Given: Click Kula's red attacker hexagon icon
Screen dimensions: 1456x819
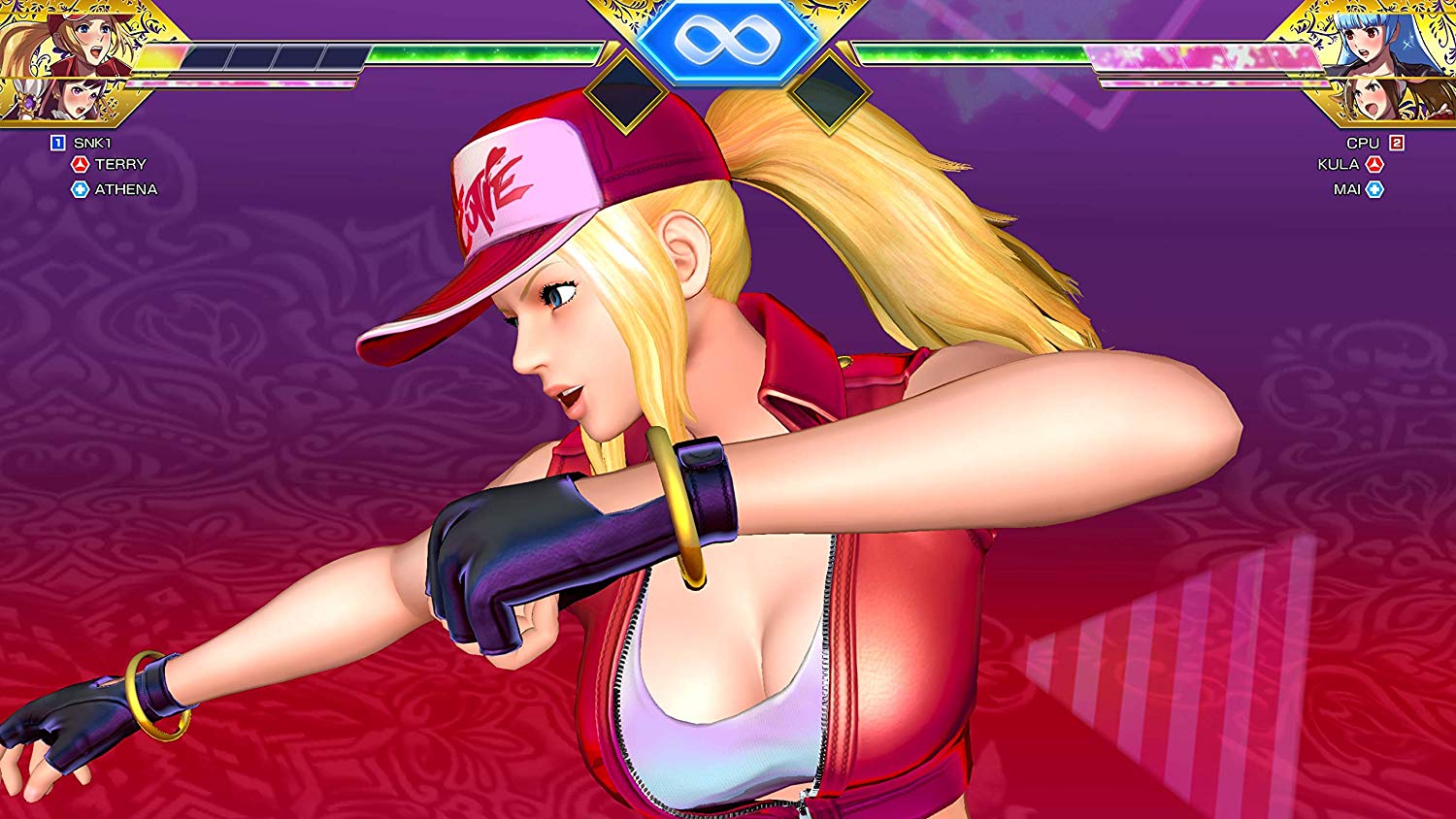Looking at the screenshot, I should [x=1375, y=164].
